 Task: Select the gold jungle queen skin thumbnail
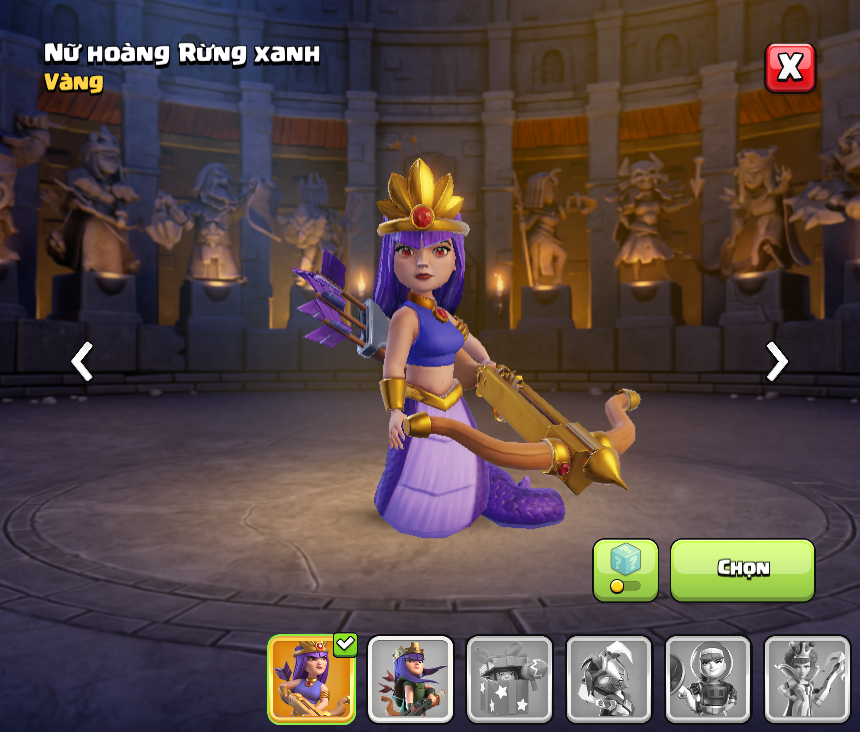click(311, 679)
